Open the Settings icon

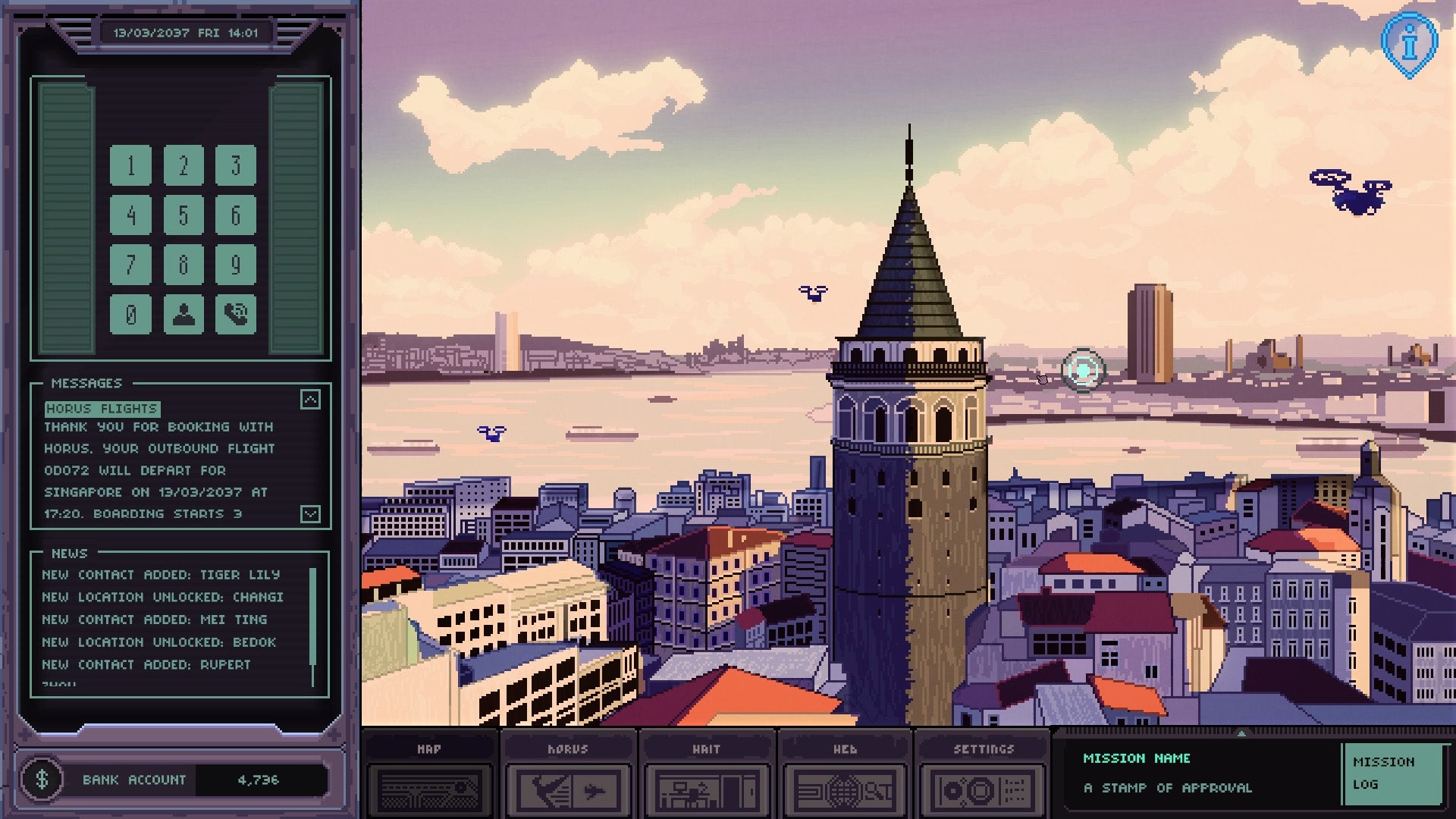(x=984, y=789)
